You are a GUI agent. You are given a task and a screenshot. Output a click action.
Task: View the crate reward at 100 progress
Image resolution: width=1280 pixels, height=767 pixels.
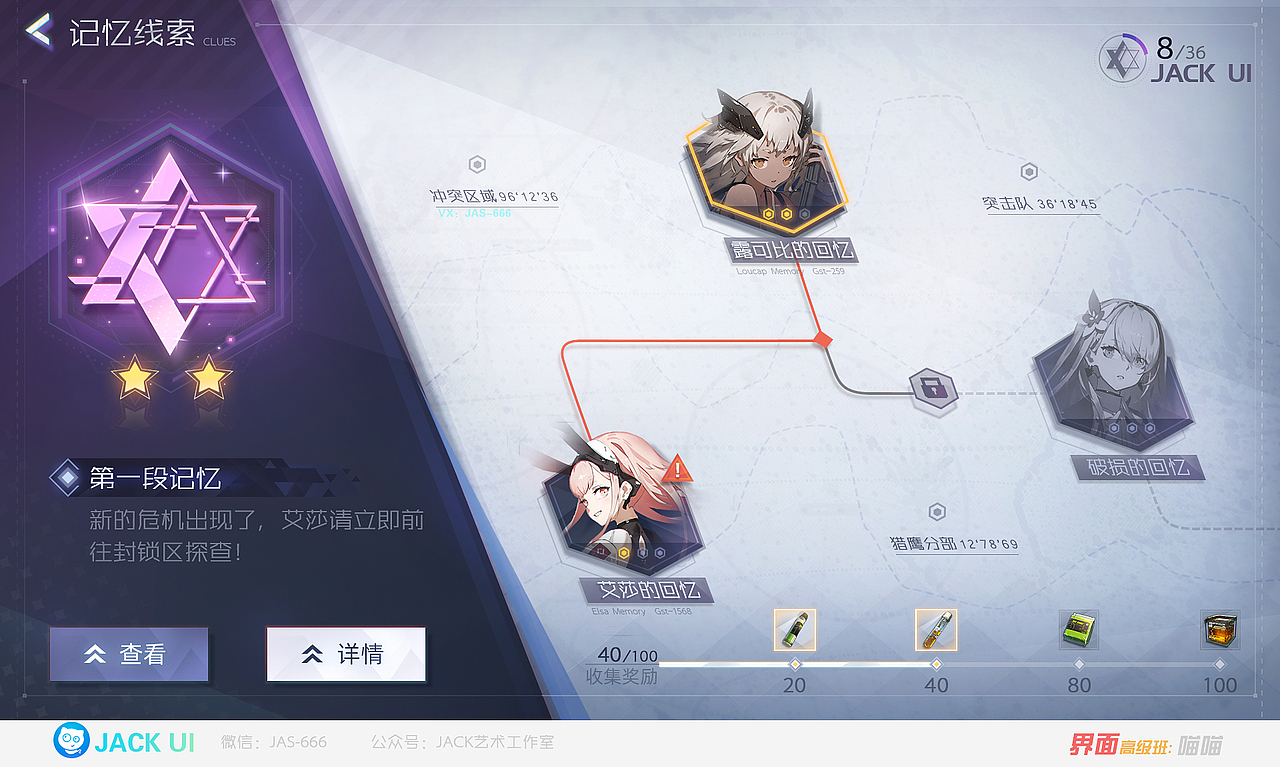tap(1219, 630)
